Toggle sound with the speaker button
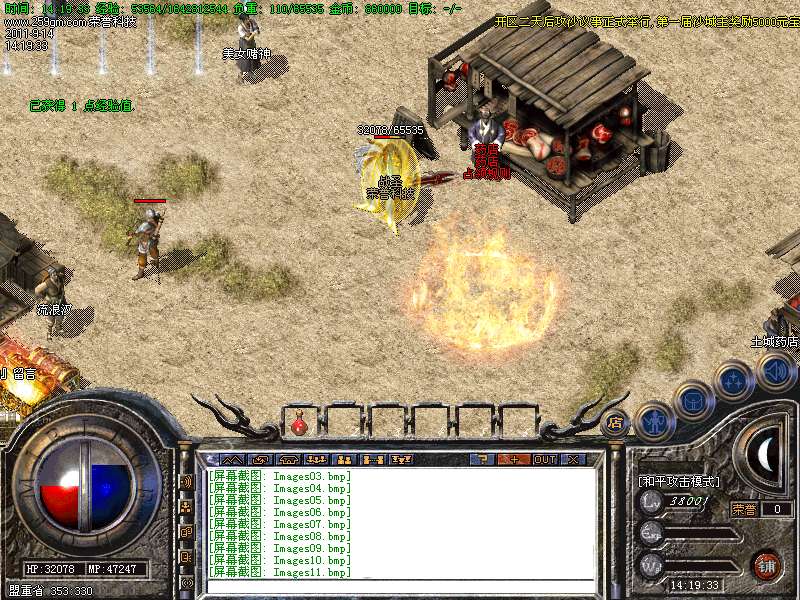800x600 pixels. [x=774, y=371]
